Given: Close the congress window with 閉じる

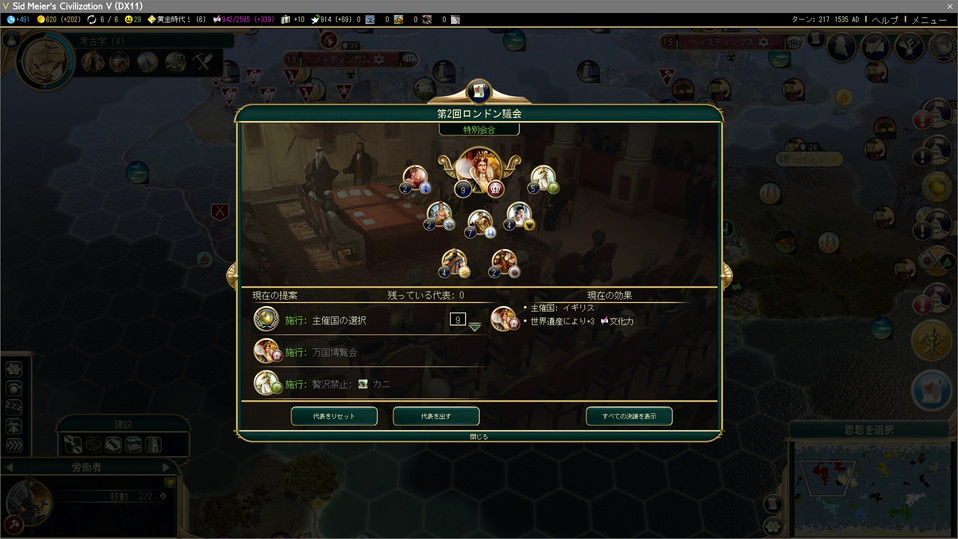Looking at the screenshot, I should (479, 436).
